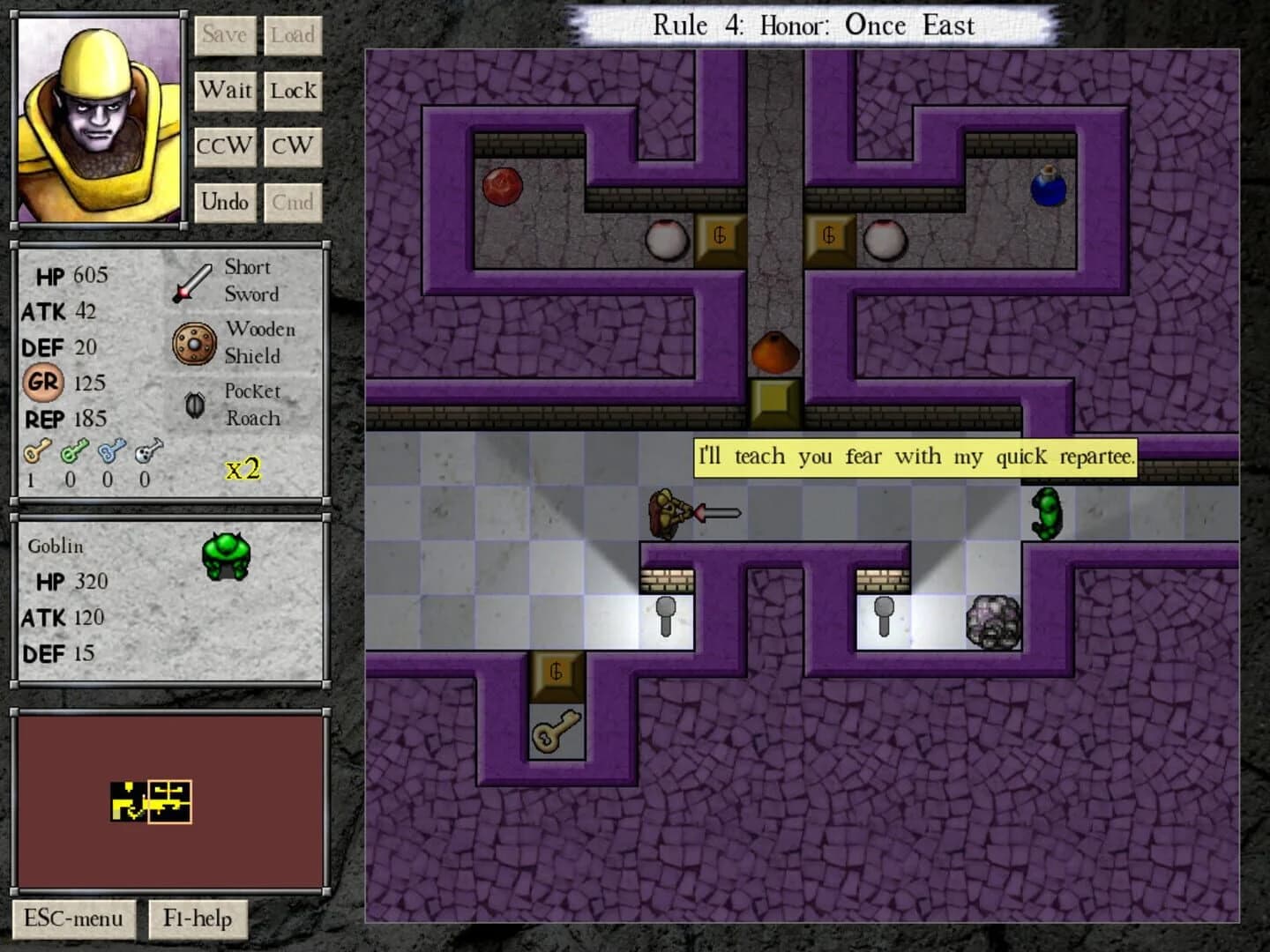This screenshot has width=1270, height=952.
Task: Click the GR greckle coin counter
Action: coord(42,383)
